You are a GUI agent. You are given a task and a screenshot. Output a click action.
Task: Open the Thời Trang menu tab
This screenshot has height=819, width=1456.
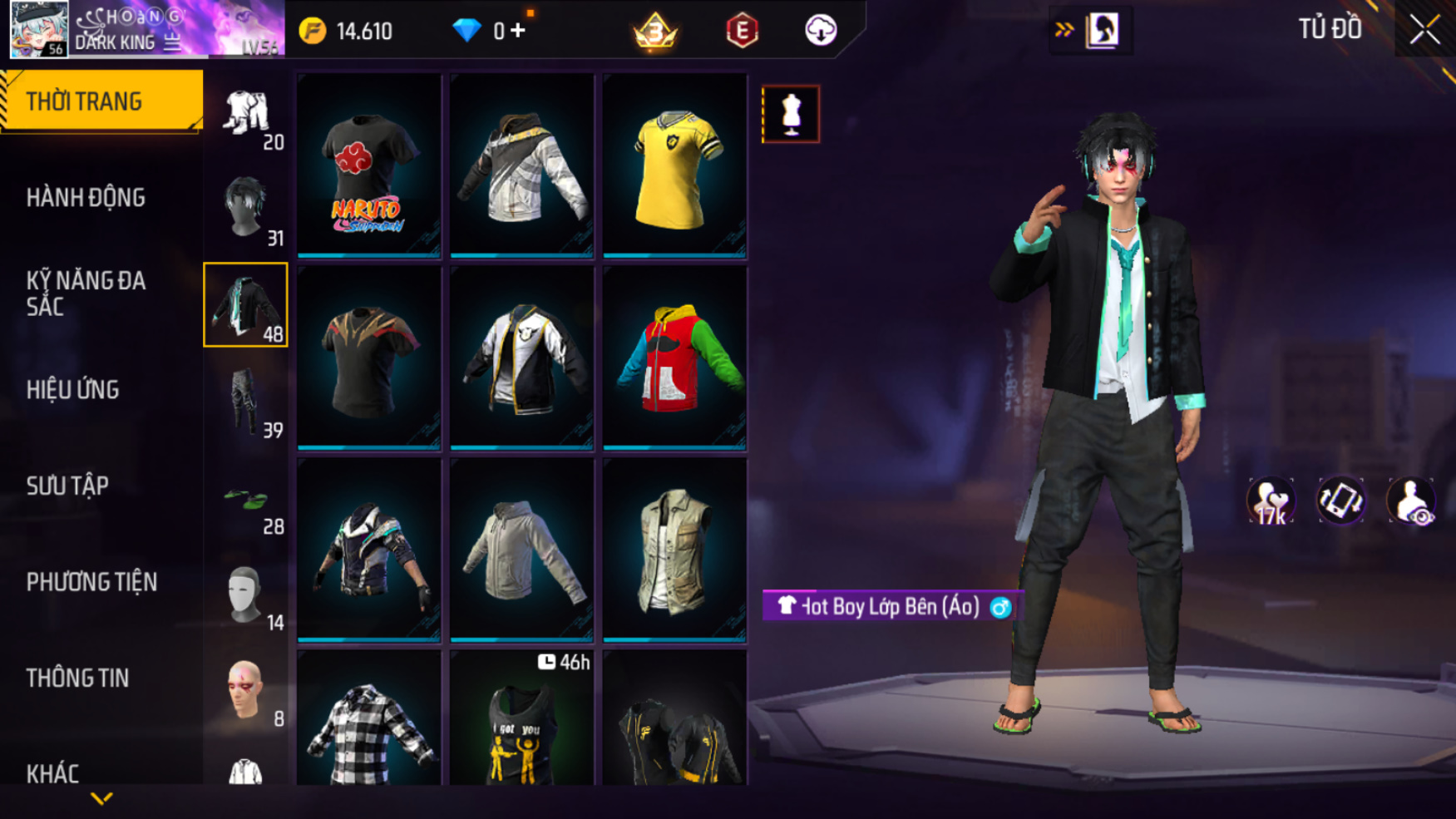tap(100, 101)
